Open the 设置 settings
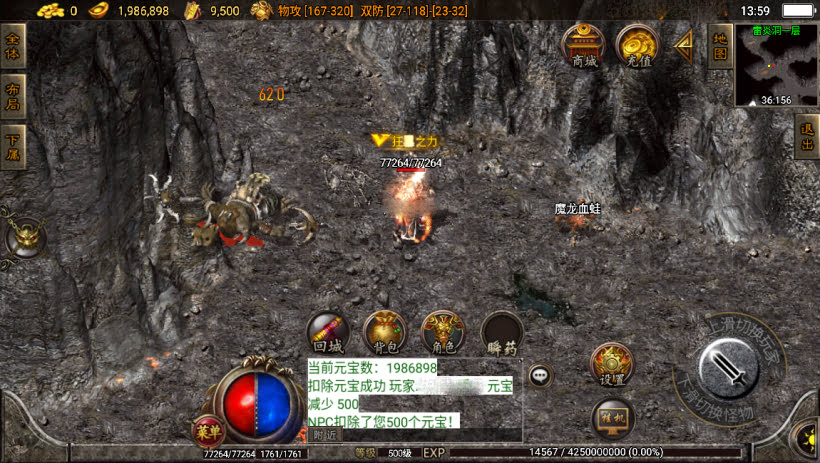Image resolution: width=820 pixels, height=463 pixels. (611, 365)
